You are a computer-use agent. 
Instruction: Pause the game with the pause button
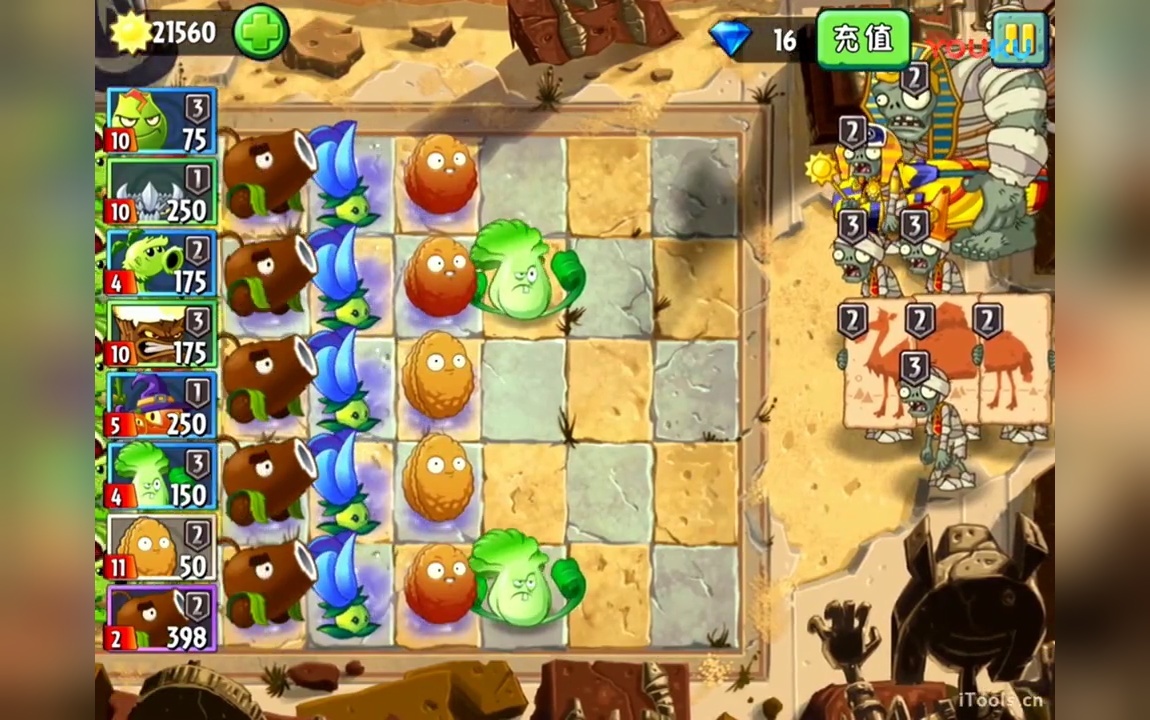pyautogui.click(x=1018, y=38)
